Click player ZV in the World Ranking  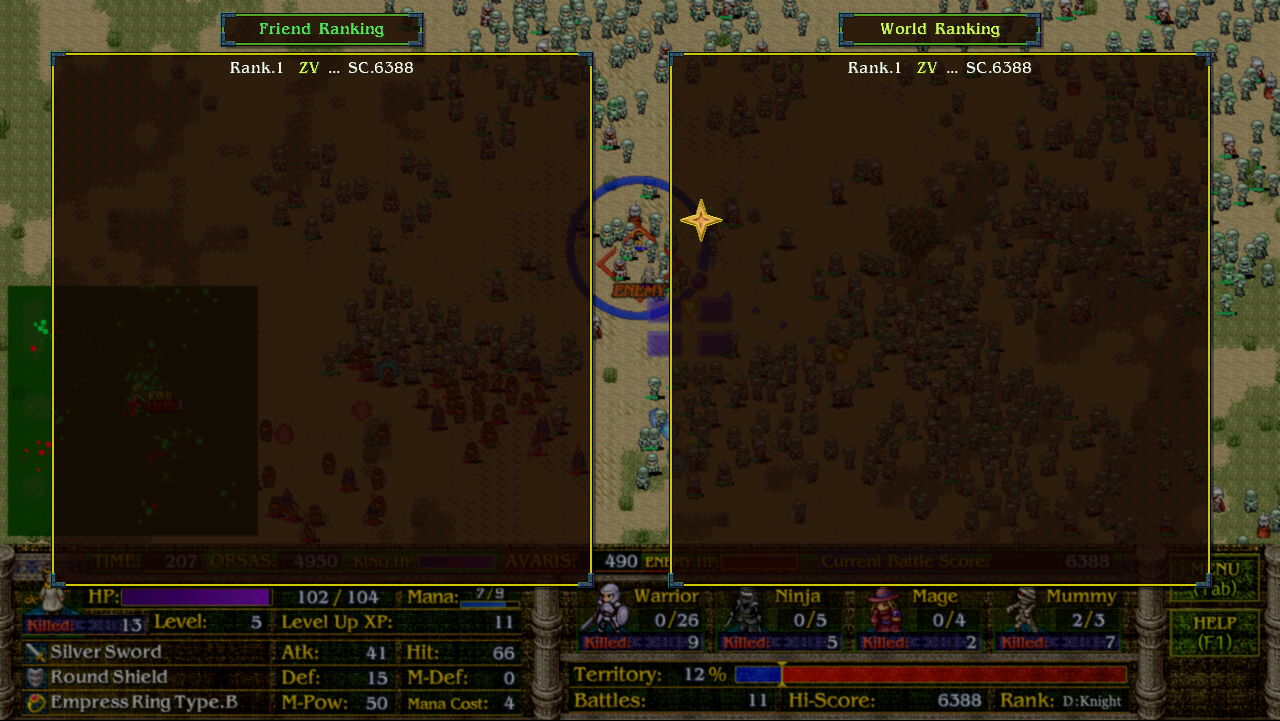926,67
